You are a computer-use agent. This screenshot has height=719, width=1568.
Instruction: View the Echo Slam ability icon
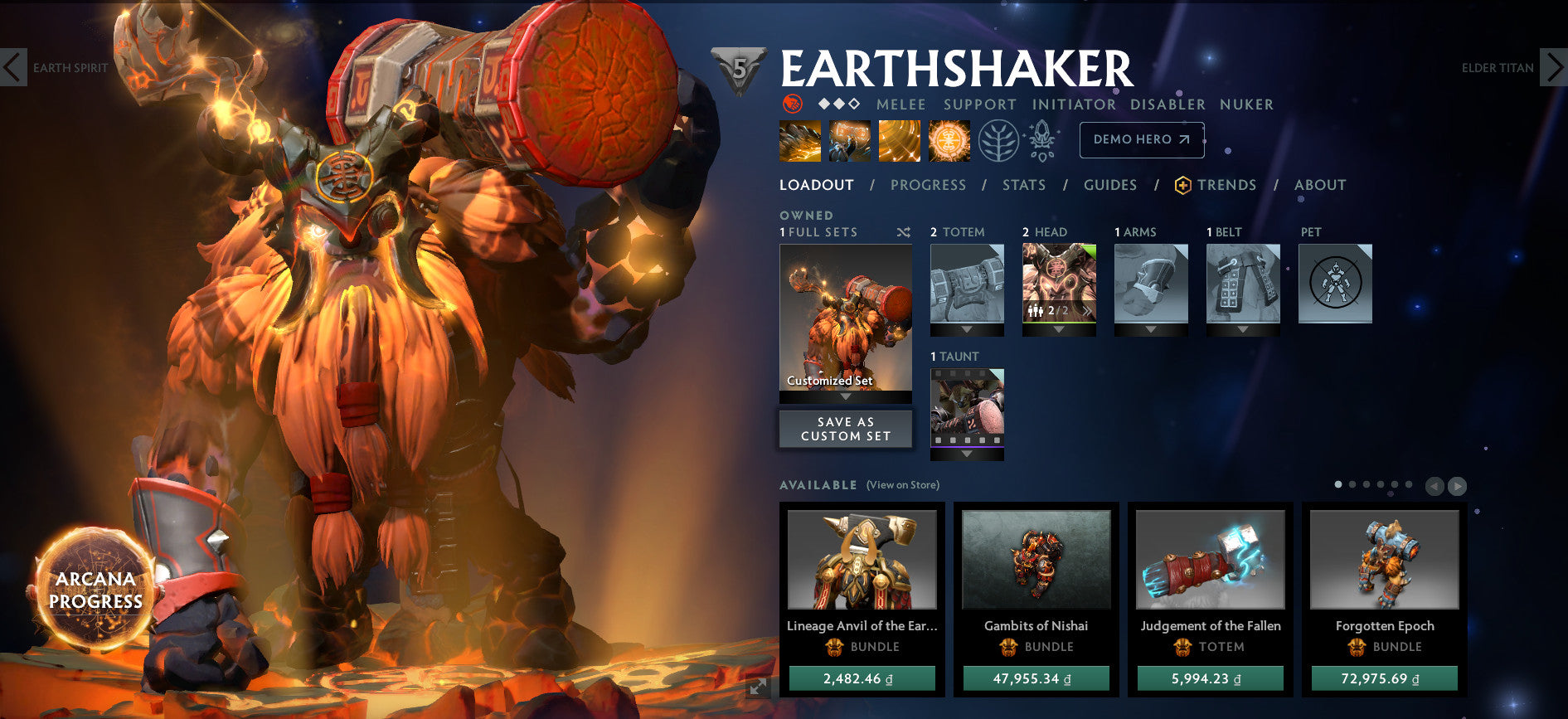(x=949, y=139)
